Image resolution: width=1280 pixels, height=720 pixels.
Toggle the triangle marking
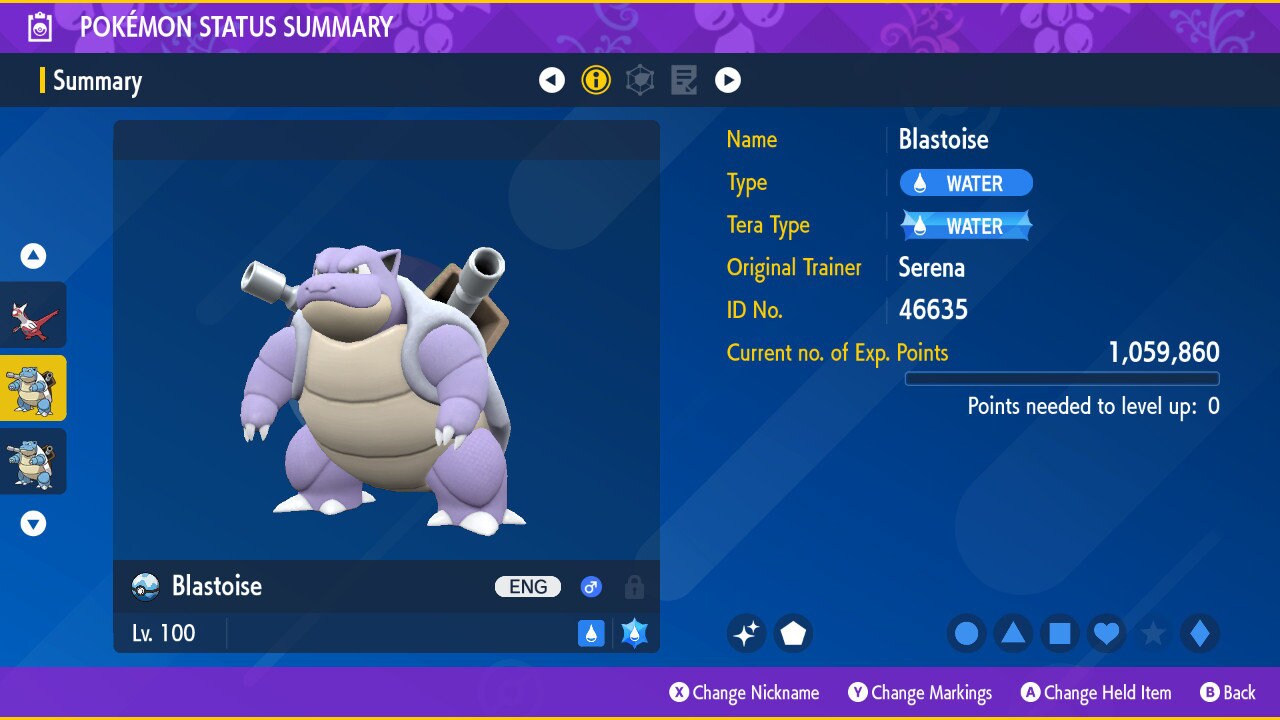pos(1013,633)
